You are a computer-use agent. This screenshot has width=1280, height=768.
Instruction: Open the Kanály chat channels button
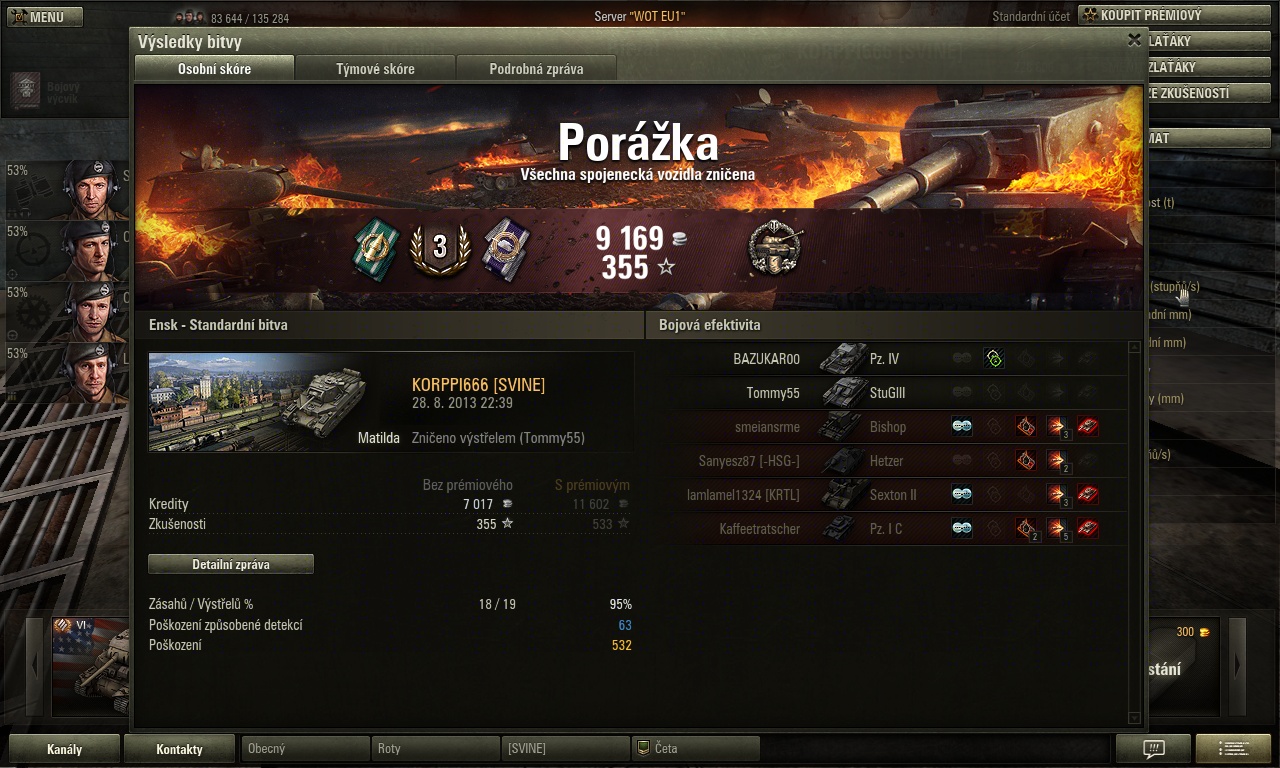[64, 748]
